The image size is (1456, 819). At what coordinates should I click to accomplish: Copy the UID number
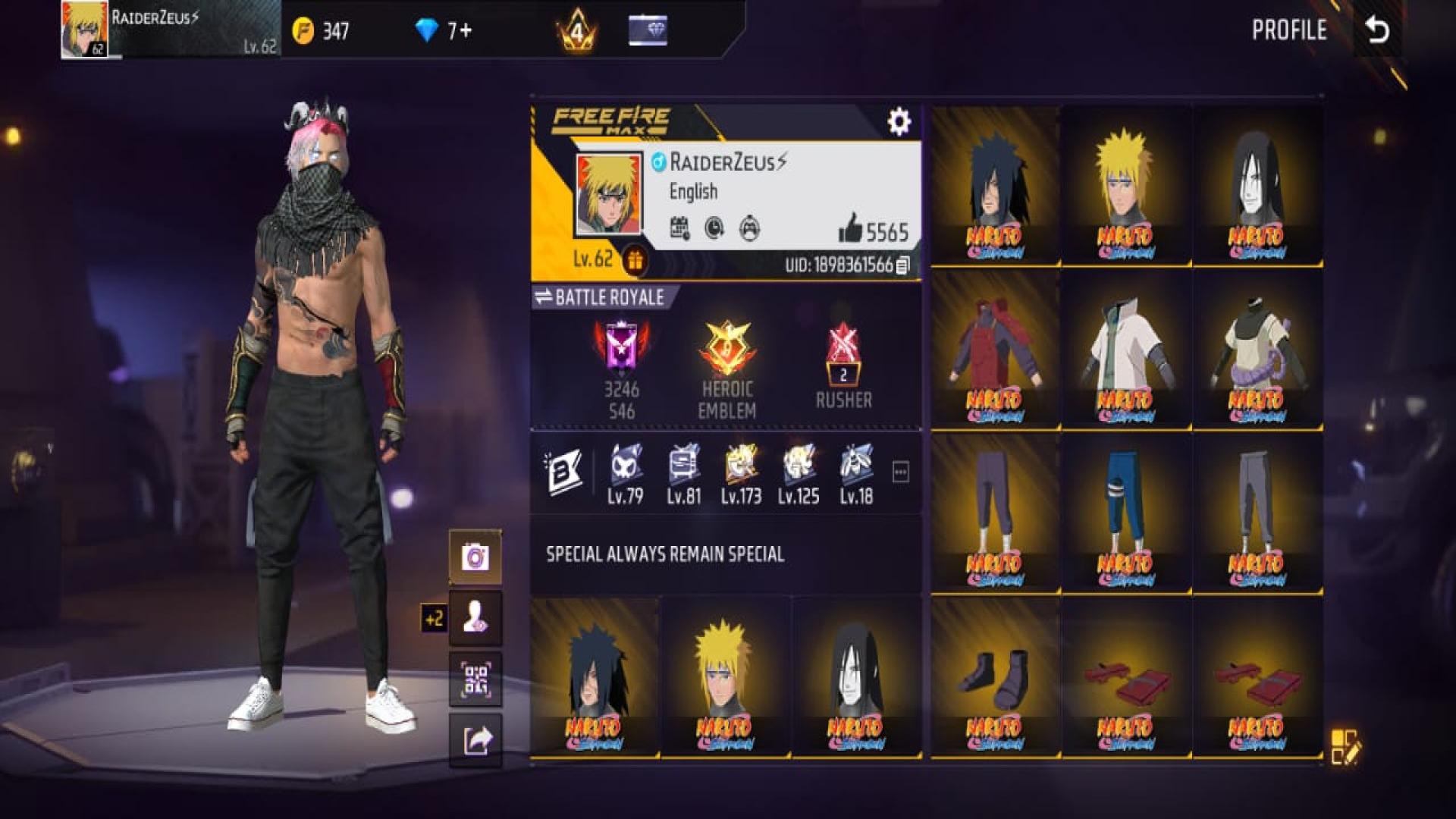tap(902, 265)
